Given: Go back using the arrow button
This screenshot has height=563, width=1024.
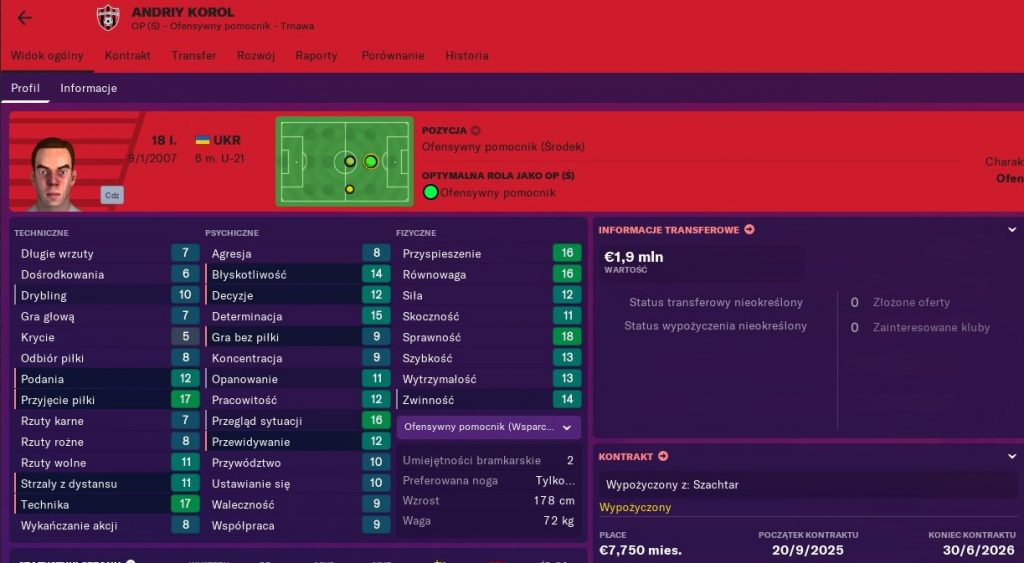Looking at the screenshot, I should [25, 18].
